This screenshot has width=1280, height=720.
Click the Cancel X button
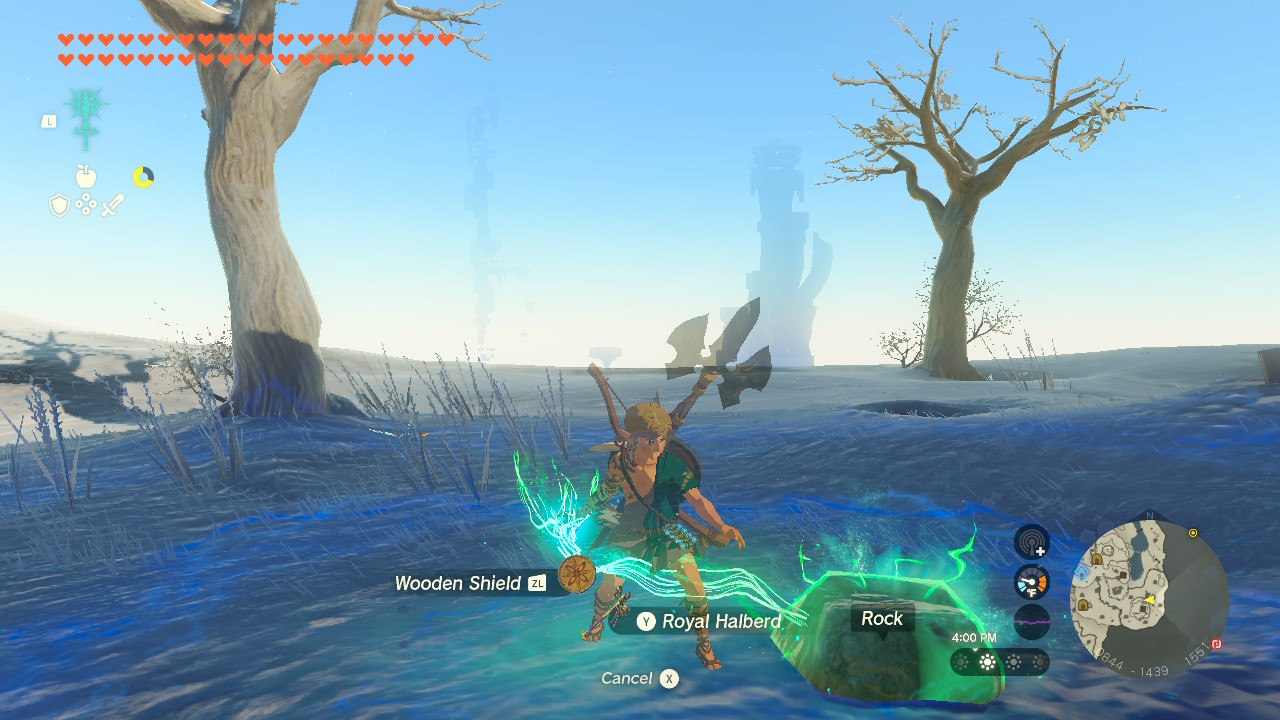coord(635,678)
